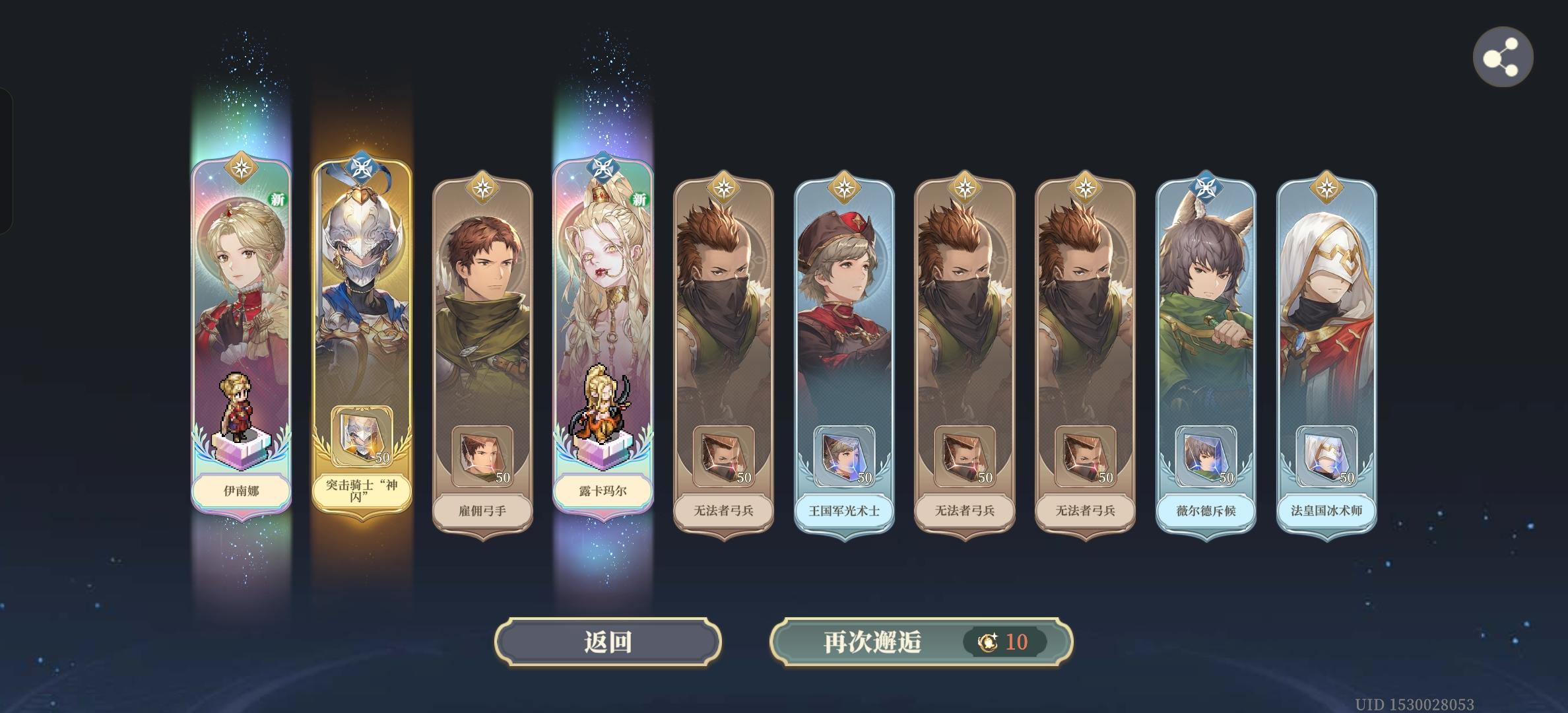The width and height of the screenshot is (1568, 713).
Task: Open the first 无法者弓兵 card details
Action: (725, 343)
